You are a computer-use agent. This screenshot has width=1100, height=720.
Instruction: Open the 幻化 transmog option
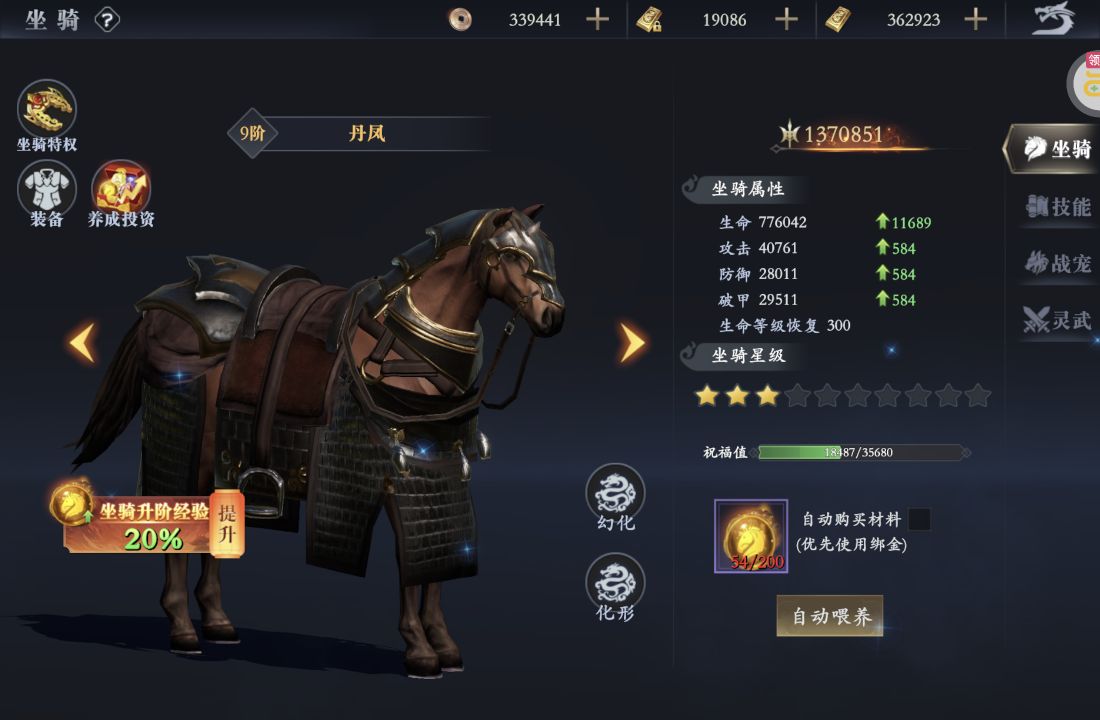click(615, 493)
